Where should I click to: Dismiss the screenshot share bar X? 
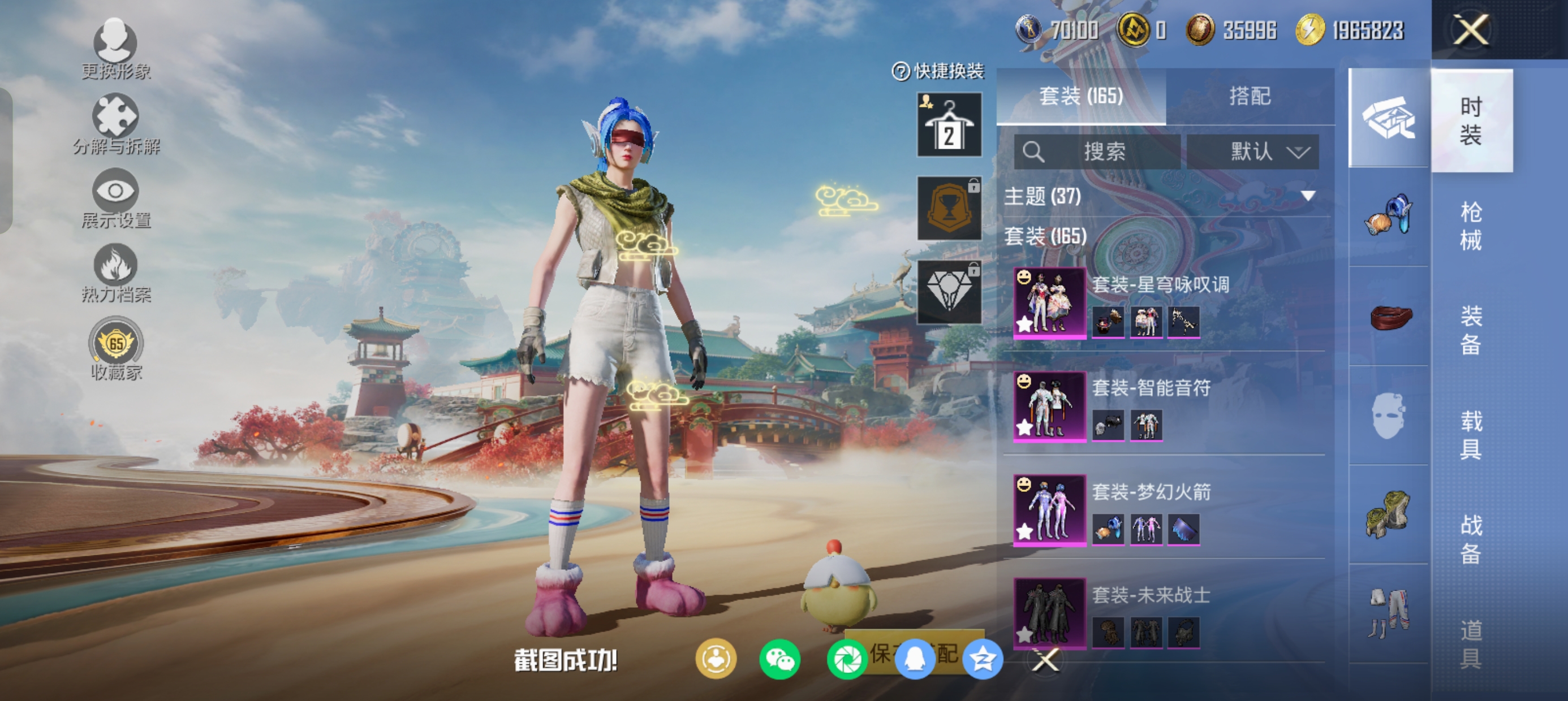(1046, 660)
